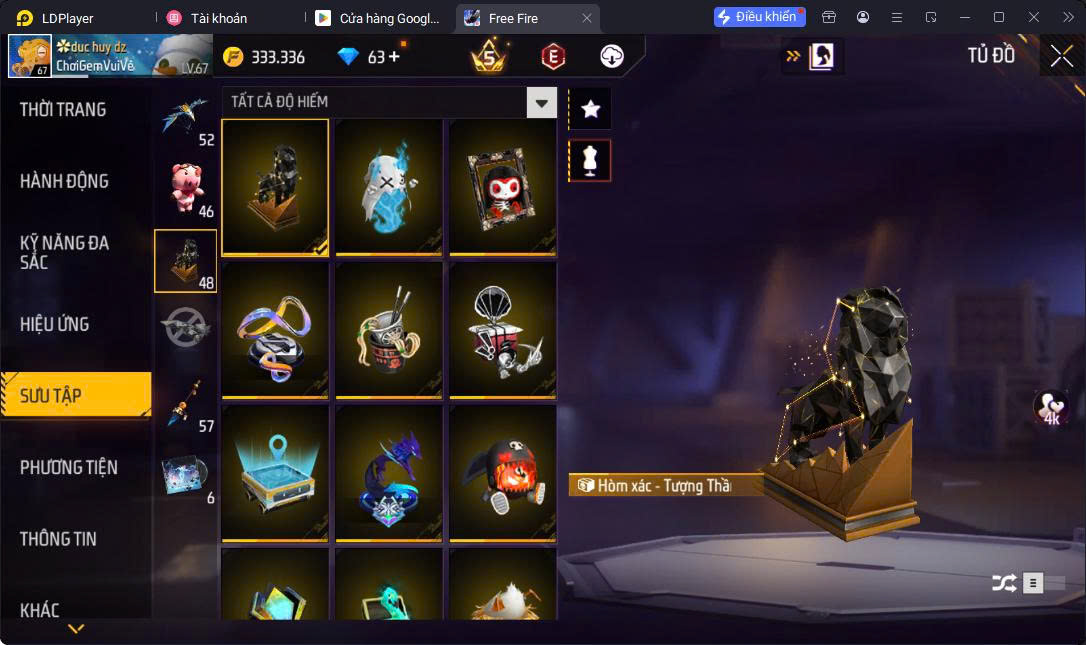Screen dimensions: 1086x645
Task: Choose the holographic map pin crate
Action: click(x=275, y=472)
